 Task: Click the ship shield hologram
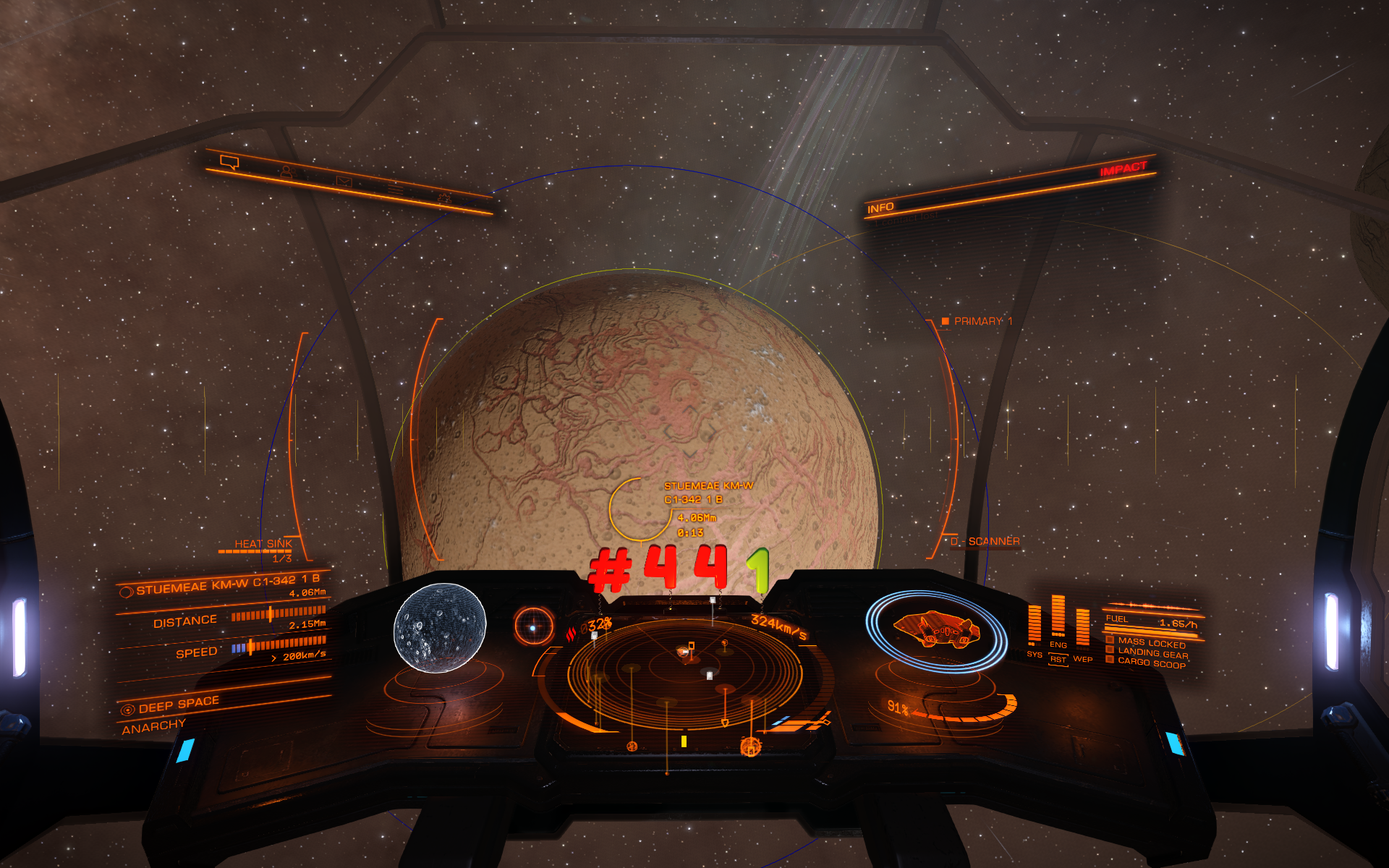937,631
